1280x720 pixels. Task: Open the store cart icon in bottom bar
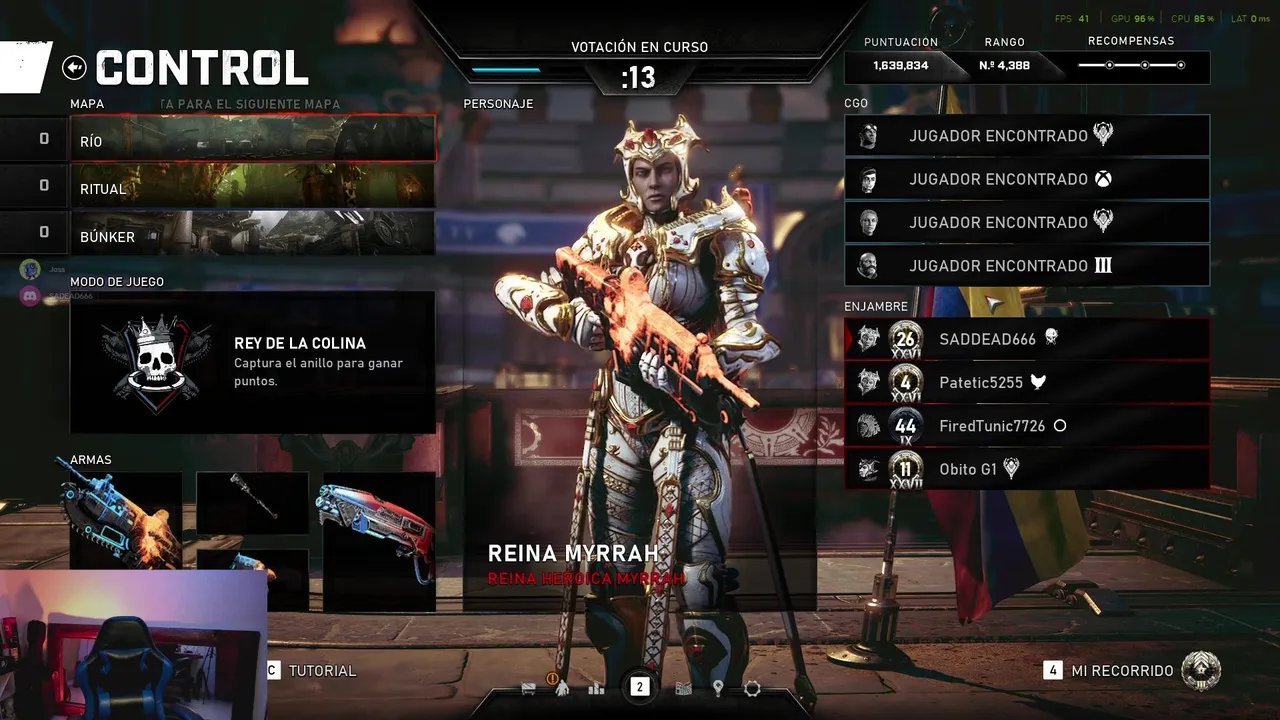529,688
